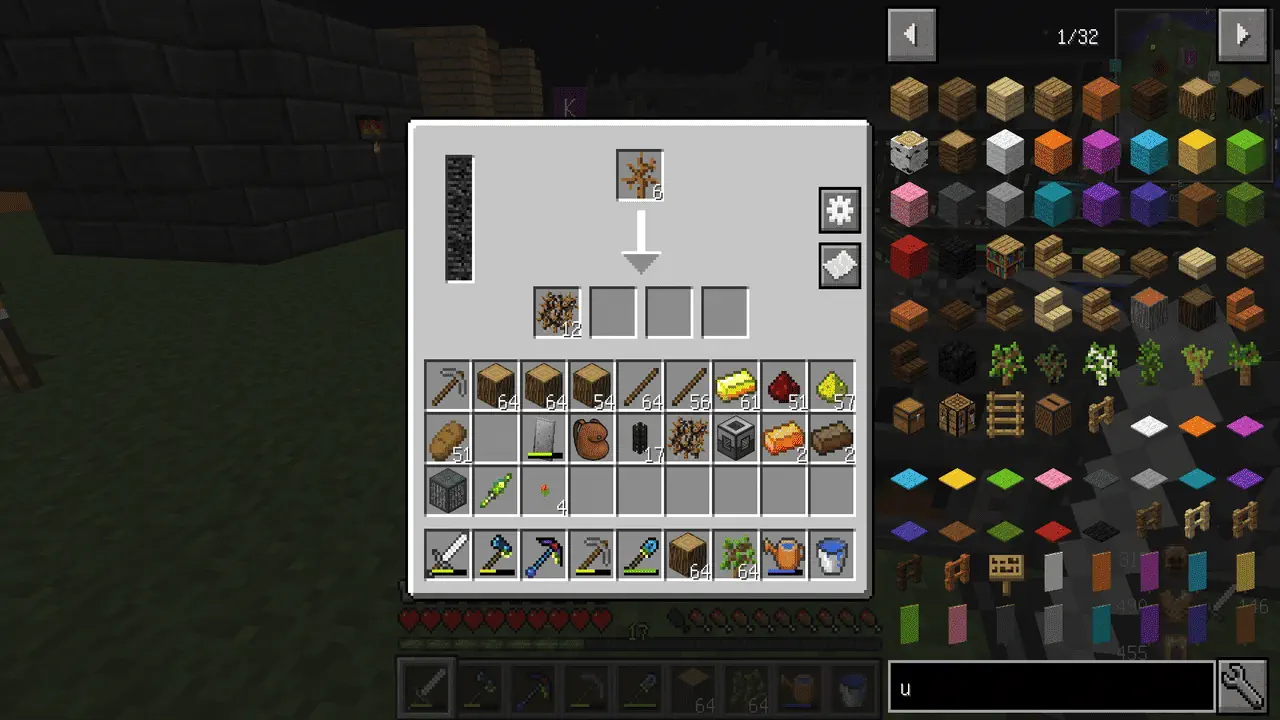Go to the next item list page
This screenshot has width=1280, height=720.
point(1242,36)
